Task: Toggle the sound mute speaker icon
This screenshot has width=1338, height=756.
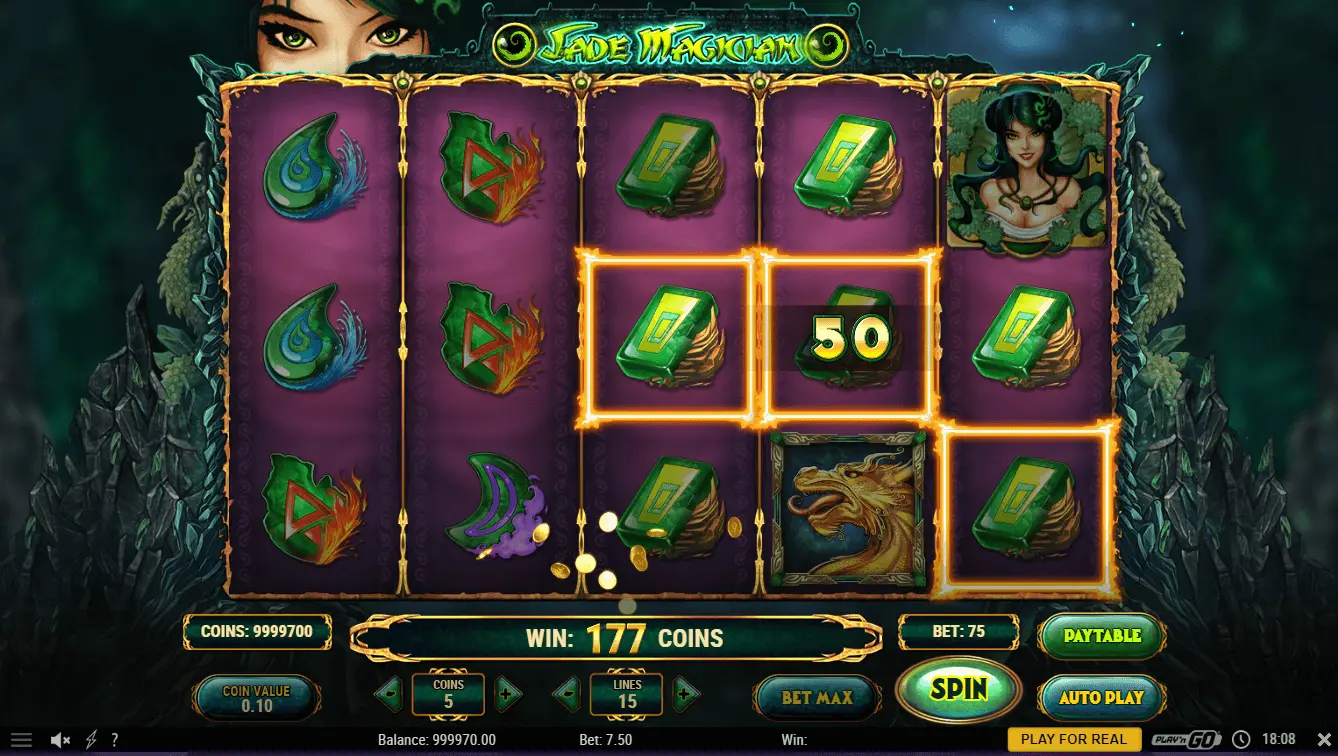Action: coord(60,740)
